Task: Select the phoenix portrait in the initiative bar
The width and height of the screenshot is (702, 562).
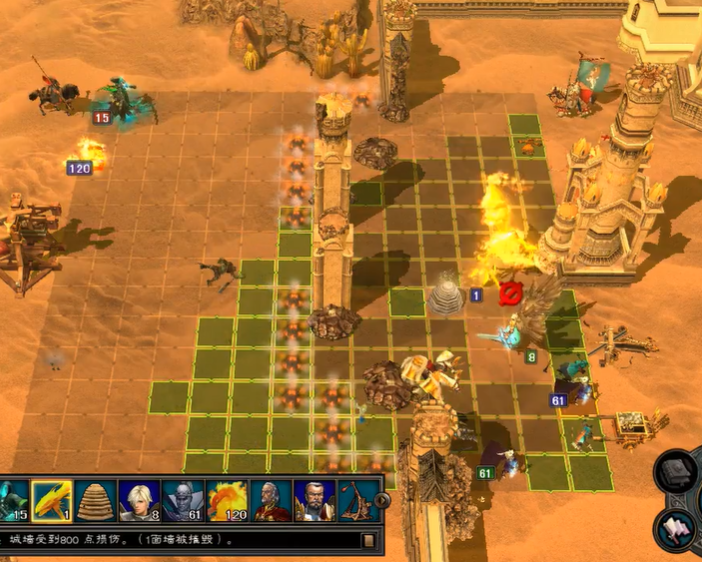Action: [52, 499]
